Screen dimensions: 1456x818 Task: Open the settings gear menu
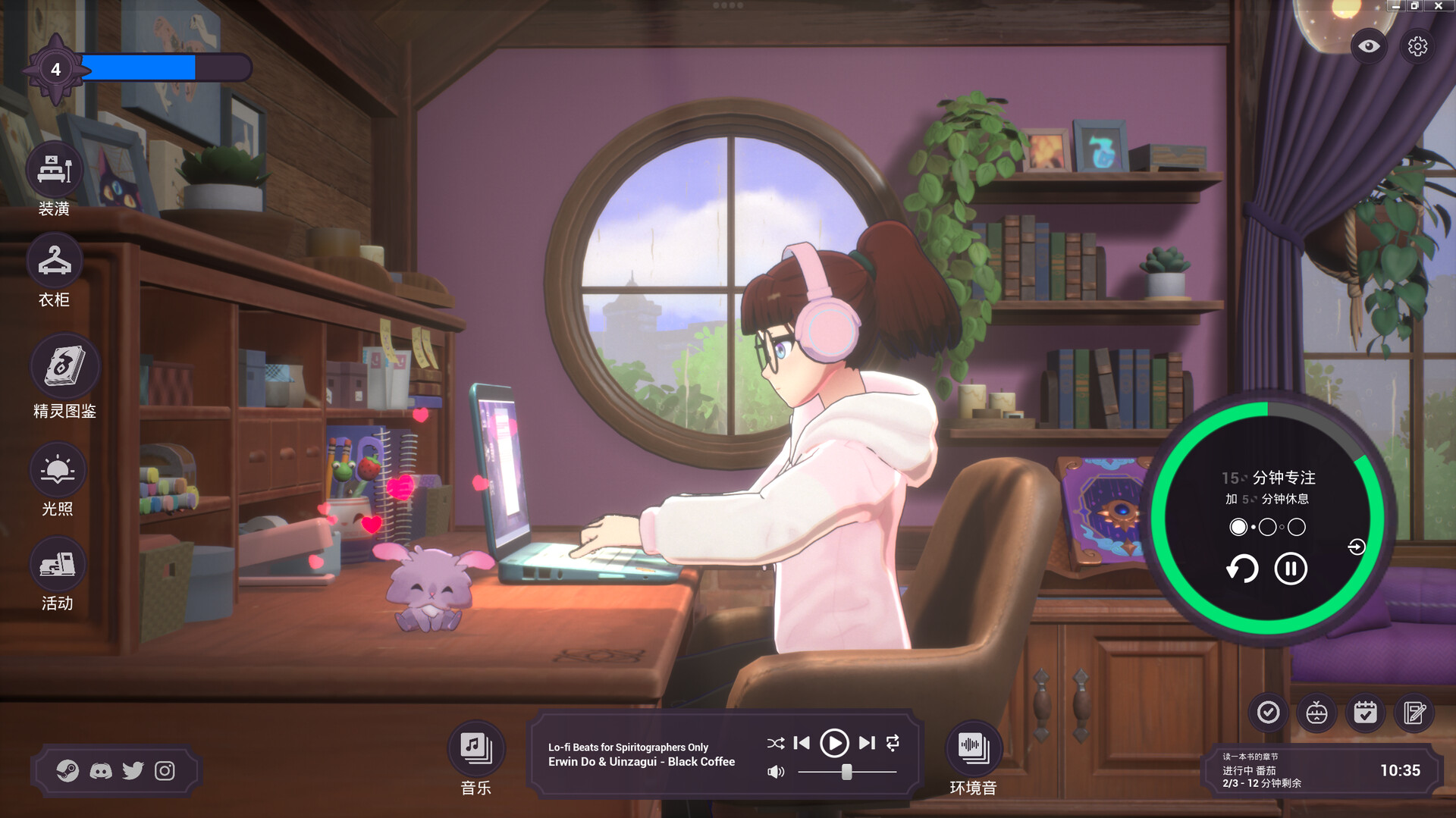(1417, 46)
